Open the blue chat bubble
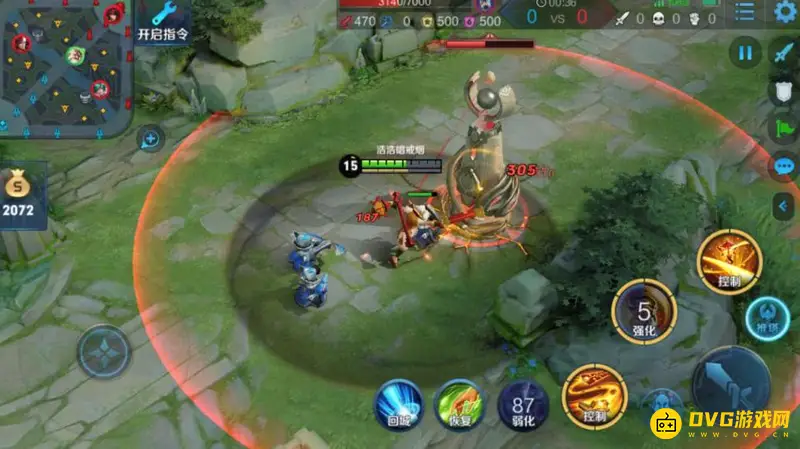Viewport: 800px width, 449px height. tap(785, 167)
